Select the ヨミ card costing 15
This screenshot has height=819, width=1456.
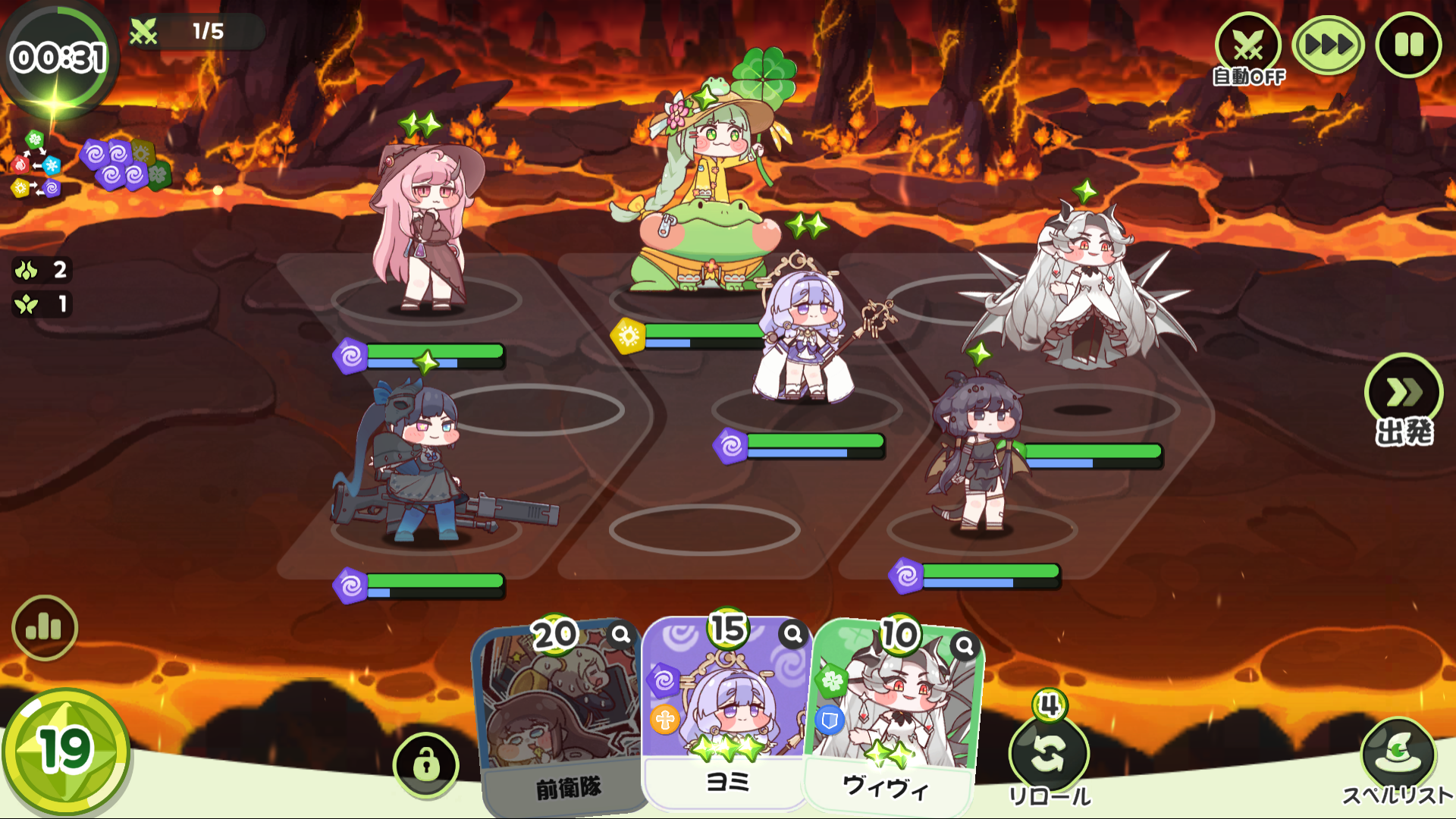(726, 713)
